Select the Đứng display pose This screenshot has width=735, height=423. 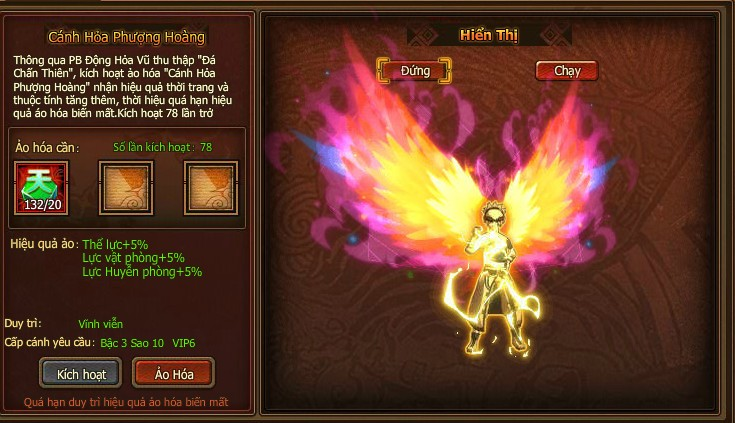click(415, 70)
